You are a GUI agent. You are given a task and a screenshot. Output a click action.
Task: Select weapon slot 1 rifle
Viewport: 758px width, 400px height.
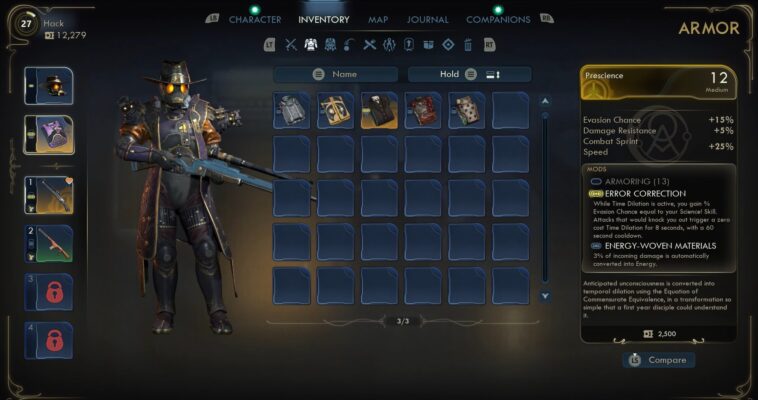tap(48, 195)
